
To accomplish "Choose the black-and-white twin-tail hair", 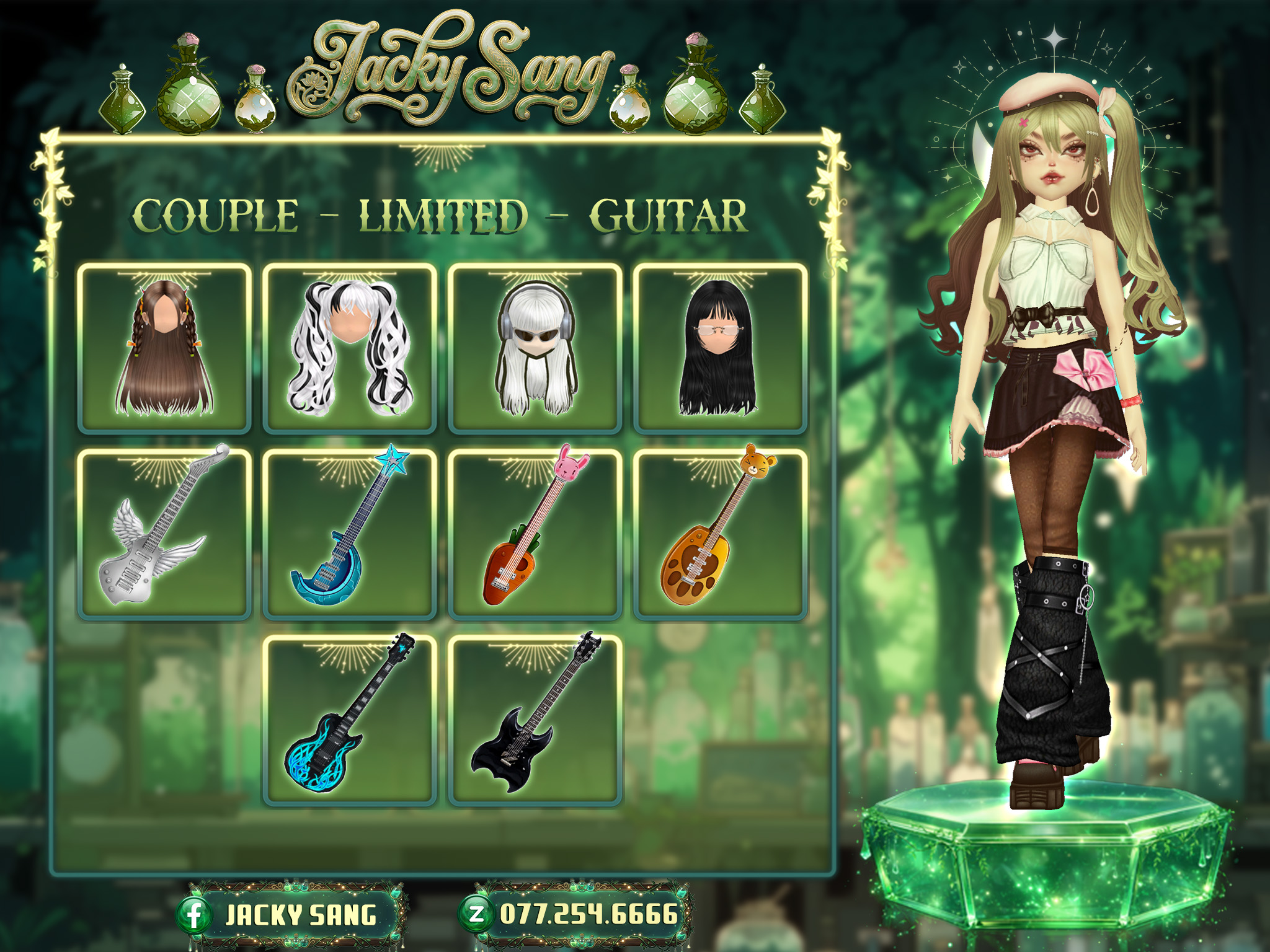I will [x=350, y=348].
